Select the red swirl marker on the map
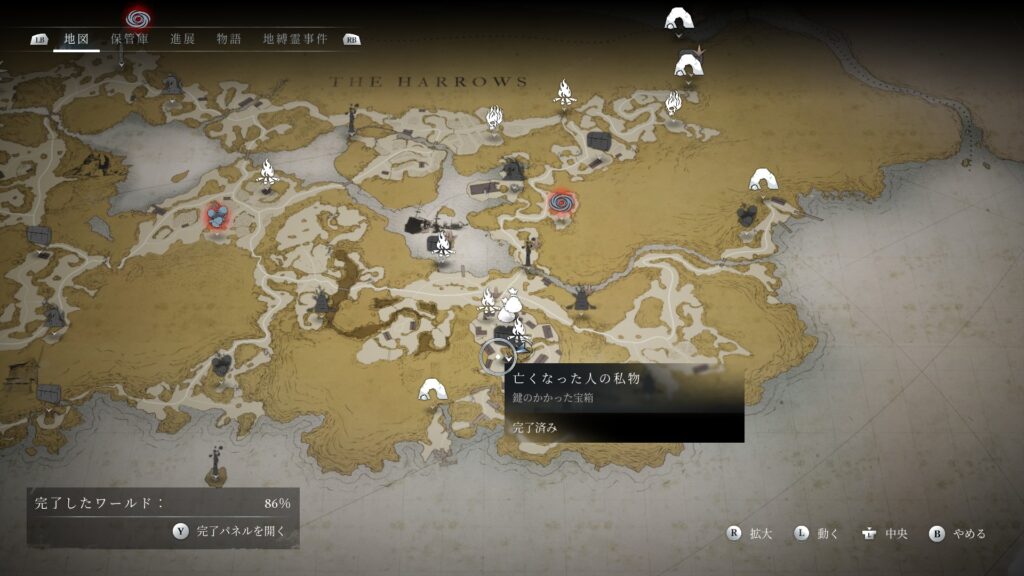 point(561,204)
